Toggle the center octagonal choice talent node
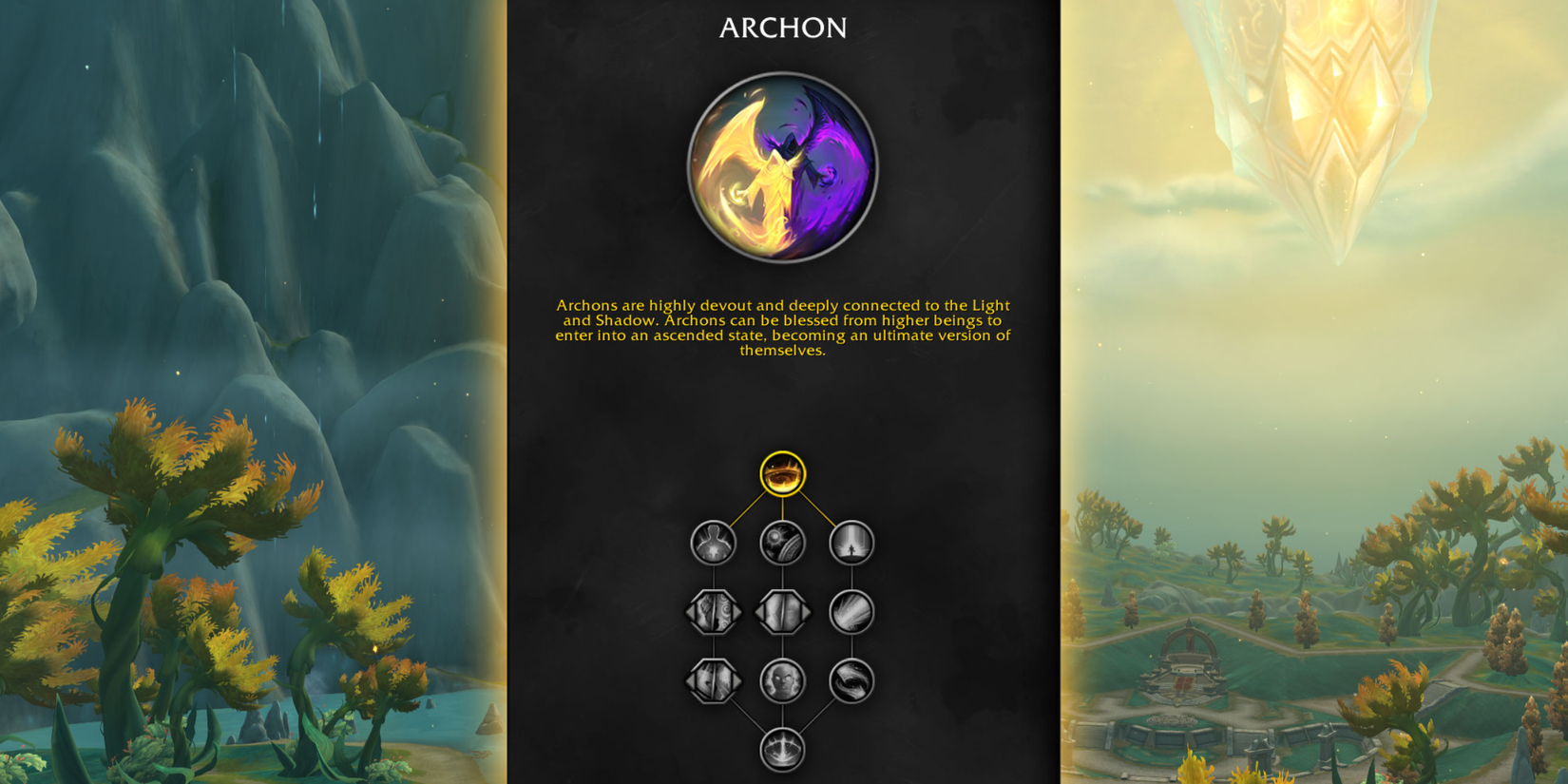Screen dimensions: 1568x784 point(781,612)
